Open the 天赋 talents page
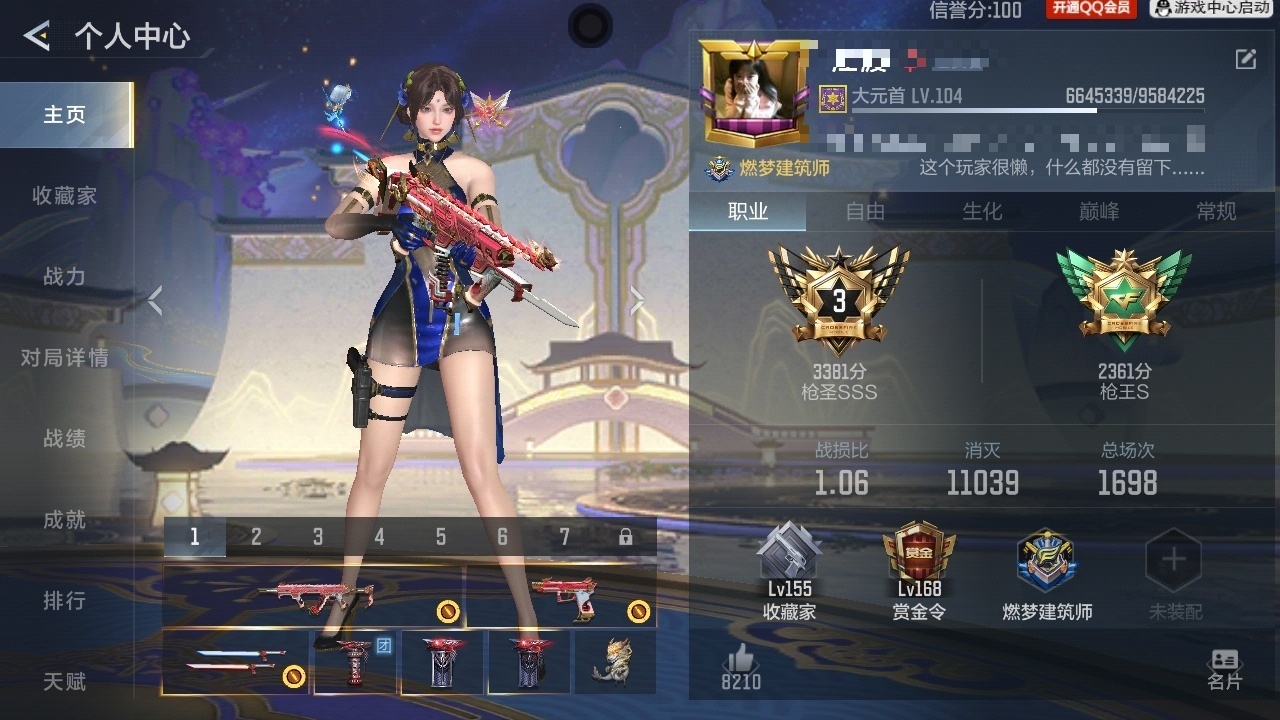 coord(65,682)
